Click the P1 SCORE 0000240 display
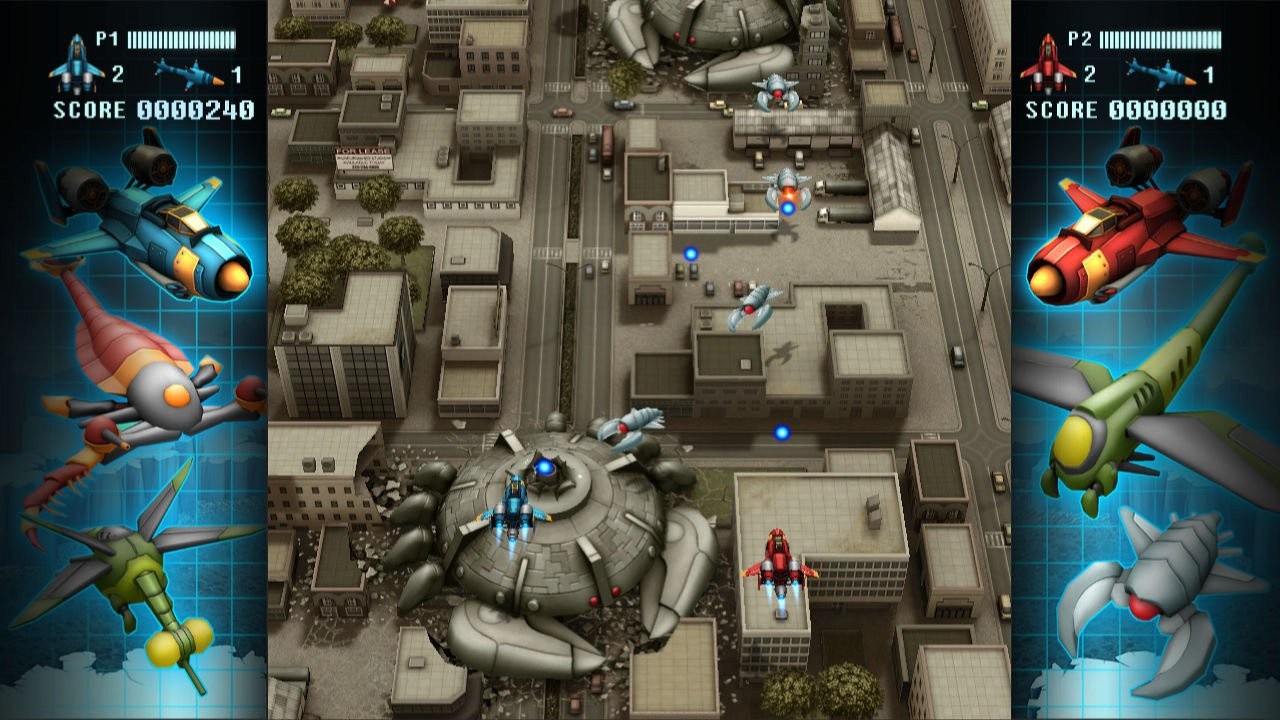The width and height of the screenshot is (1280, 720). click(145, 110)
